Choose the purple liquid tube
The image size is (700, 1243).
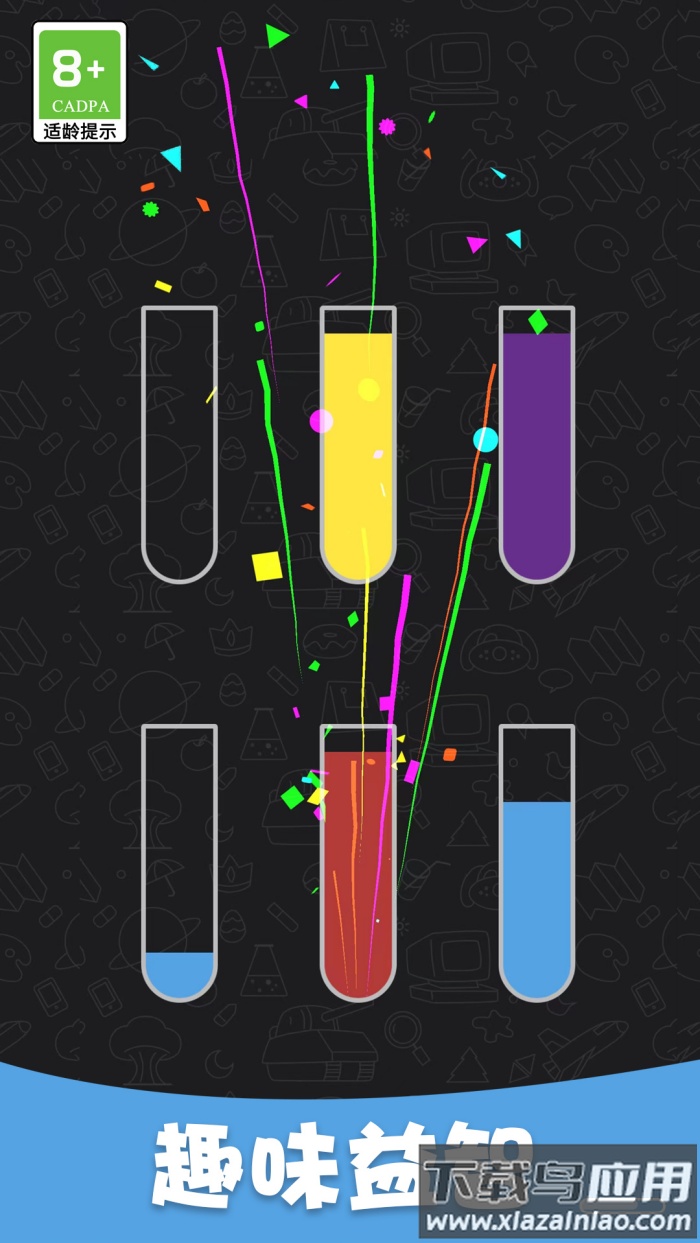[537, 445]
